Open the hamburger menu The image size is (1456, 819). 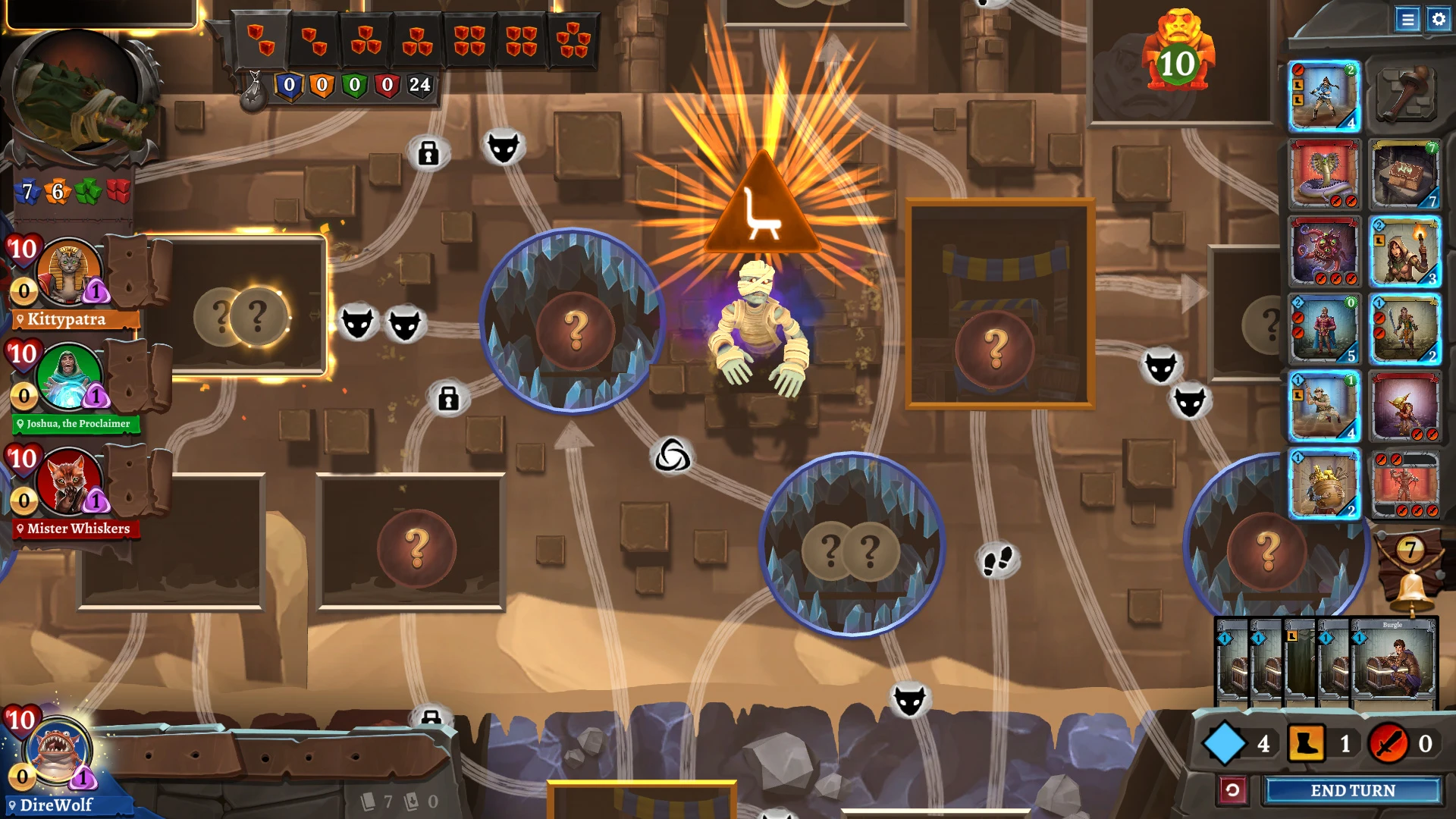(1408, 20)
